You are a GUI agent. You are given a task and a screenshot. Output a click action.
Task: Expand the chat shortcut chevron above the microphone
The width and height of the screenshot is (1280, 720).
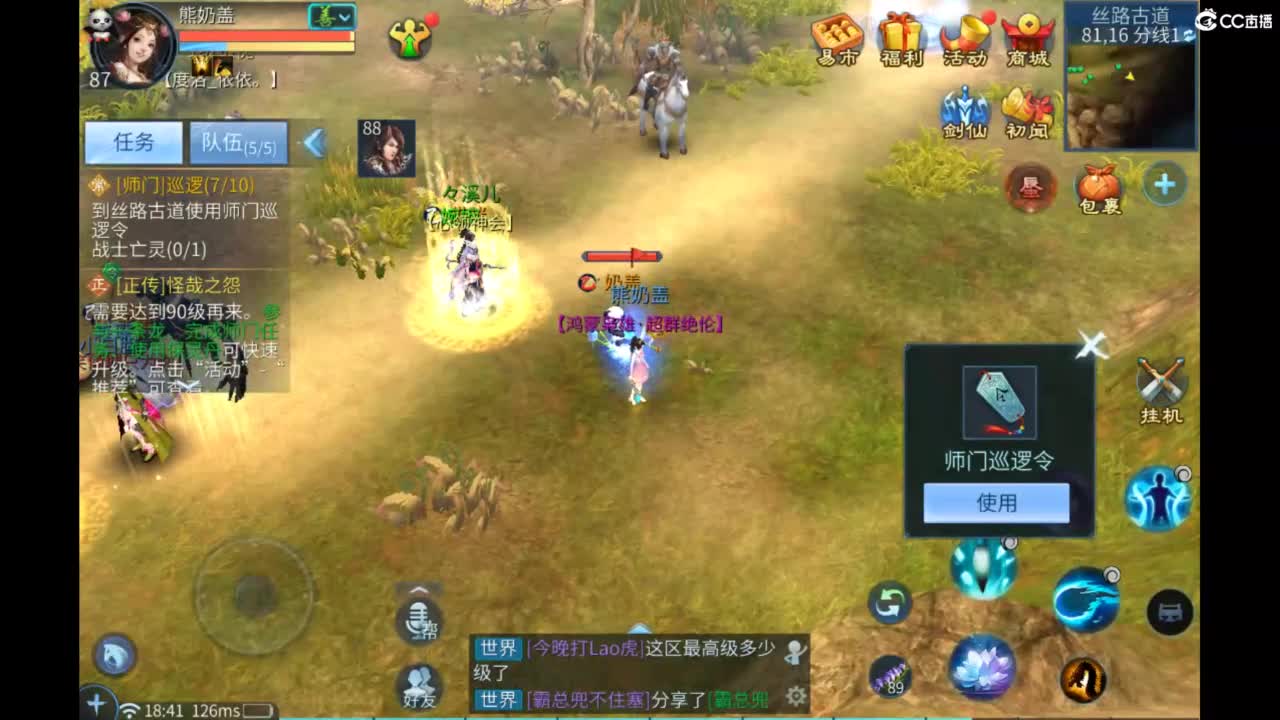419,589
